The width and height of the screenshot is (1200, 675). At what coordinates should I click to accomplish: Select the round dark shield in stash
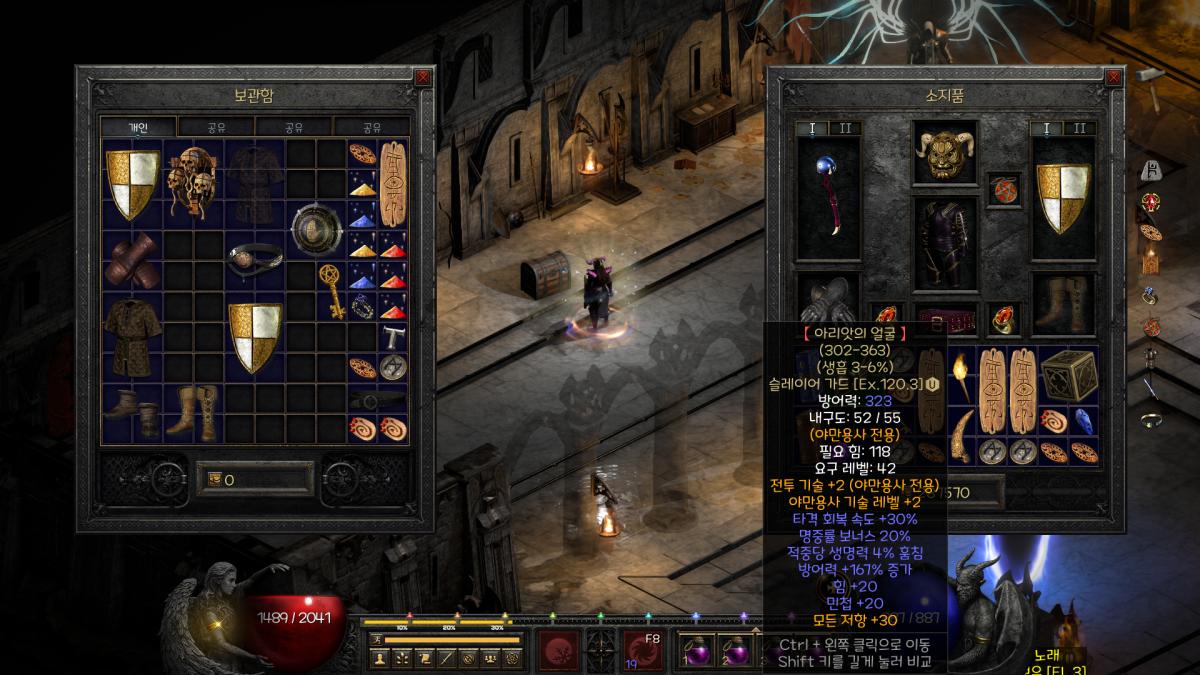[x=316, y=229]
